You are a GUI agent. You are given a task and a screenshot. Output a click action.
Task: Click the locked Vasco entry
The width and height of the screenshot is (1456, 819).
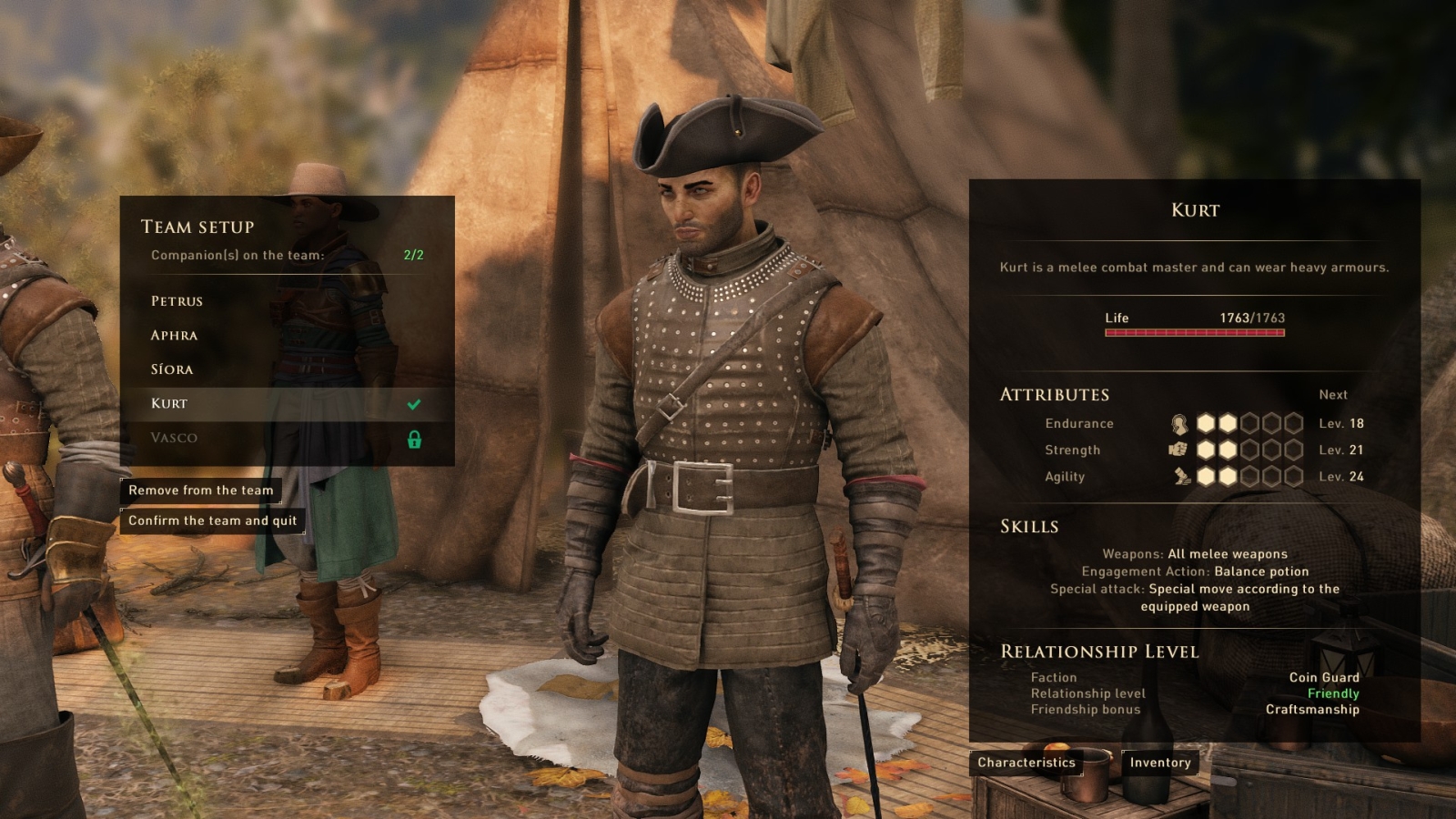(x=174, y=438)
